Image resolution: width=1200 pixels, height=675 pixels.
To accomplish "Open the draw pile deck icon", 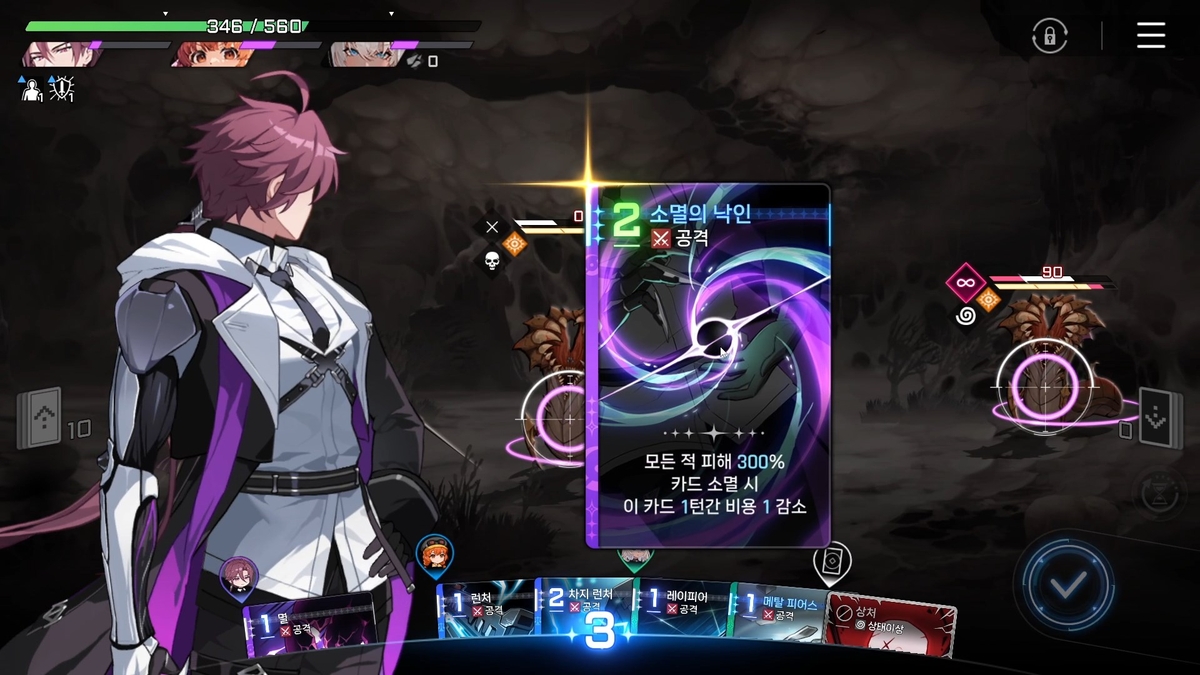I will click(x=38, y=418).
